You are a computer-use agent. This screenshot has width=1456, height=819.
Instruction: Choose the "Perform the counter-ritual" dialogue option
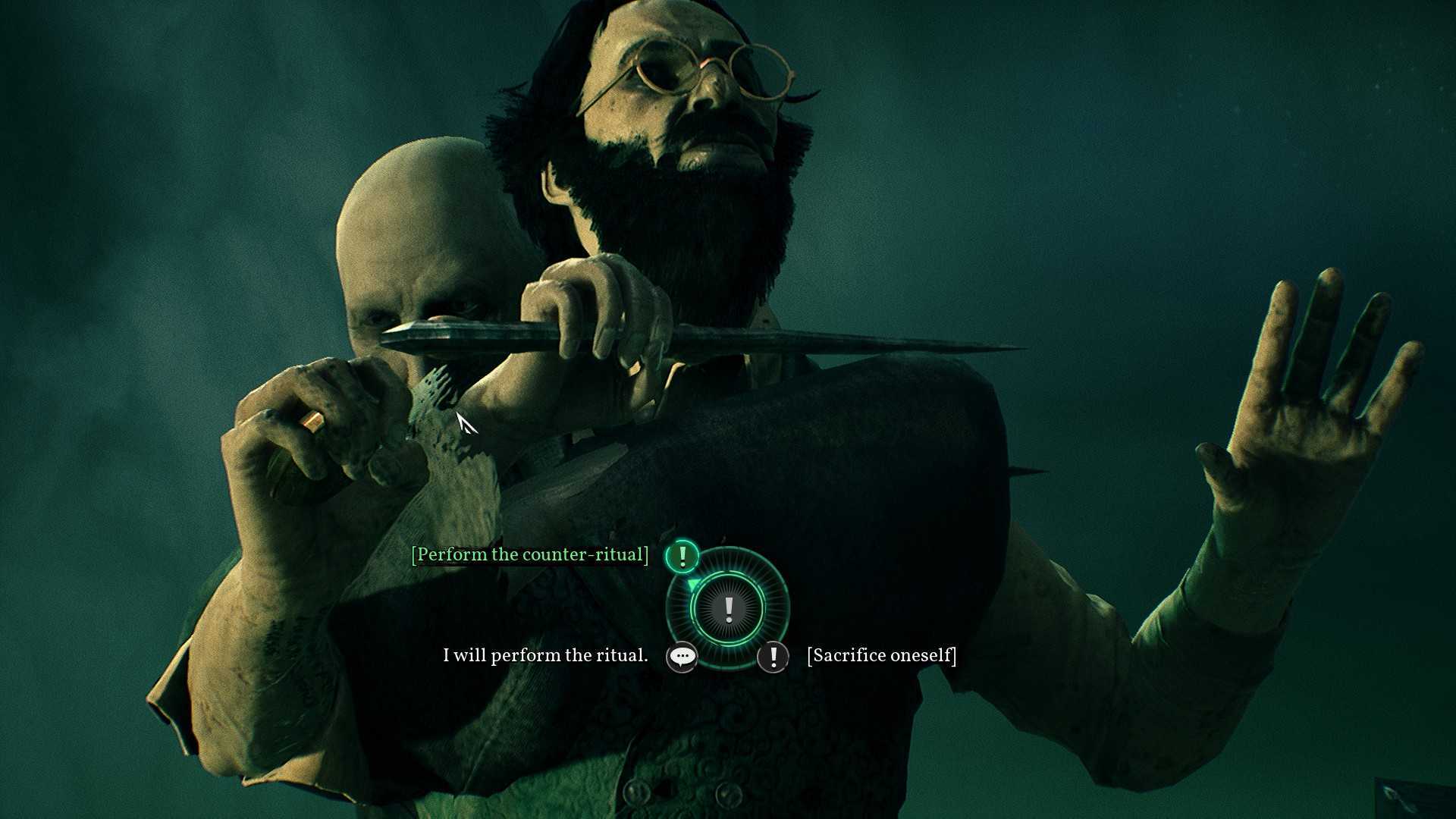pos(529,555)
